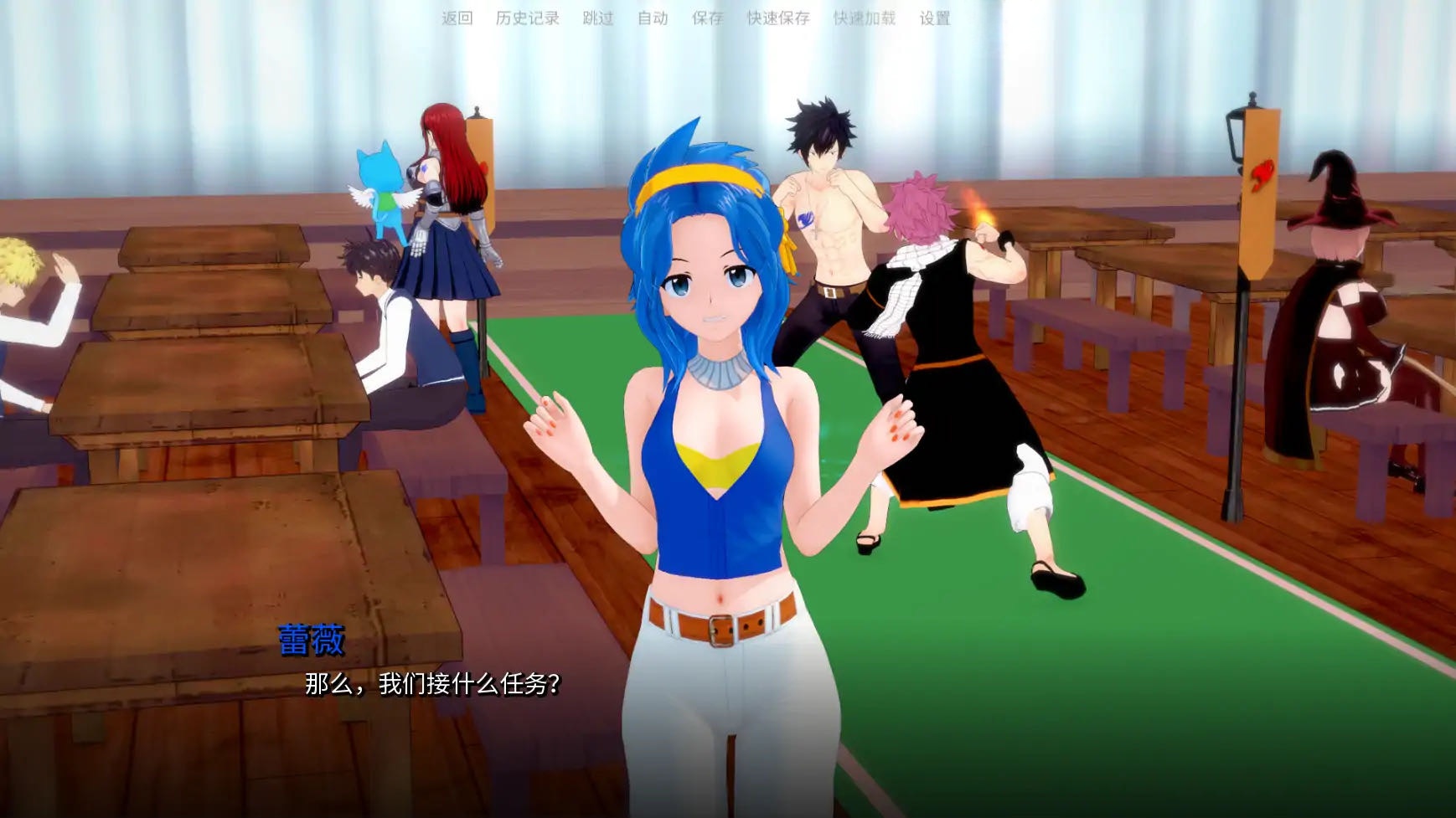Open the 设置 settings menu
Image resolution: width=1456 pixels, height=818 pixels.
935,18
